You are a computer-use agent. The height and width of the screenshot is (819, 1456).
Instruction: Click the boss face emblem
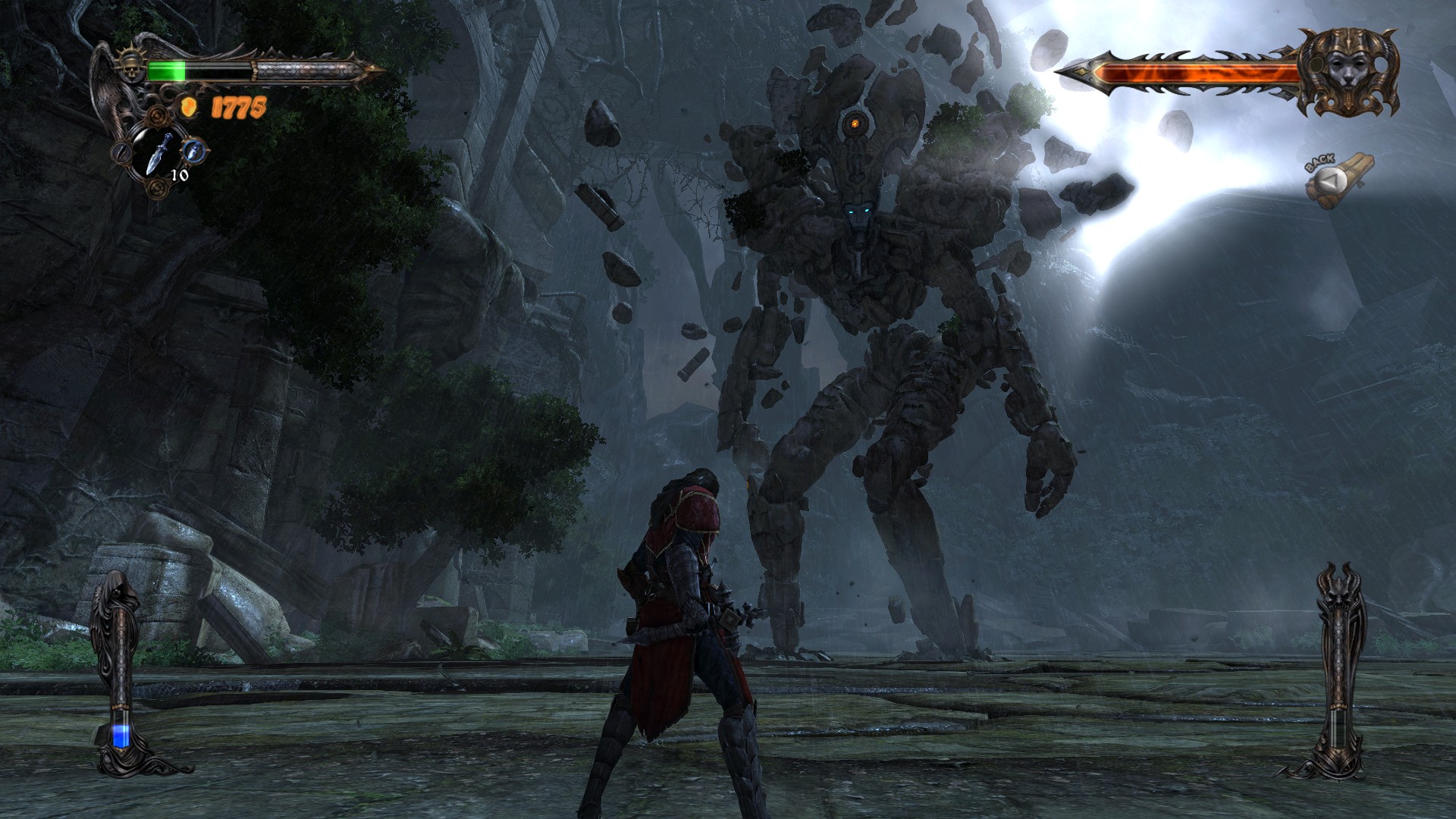click(1348, 74)
